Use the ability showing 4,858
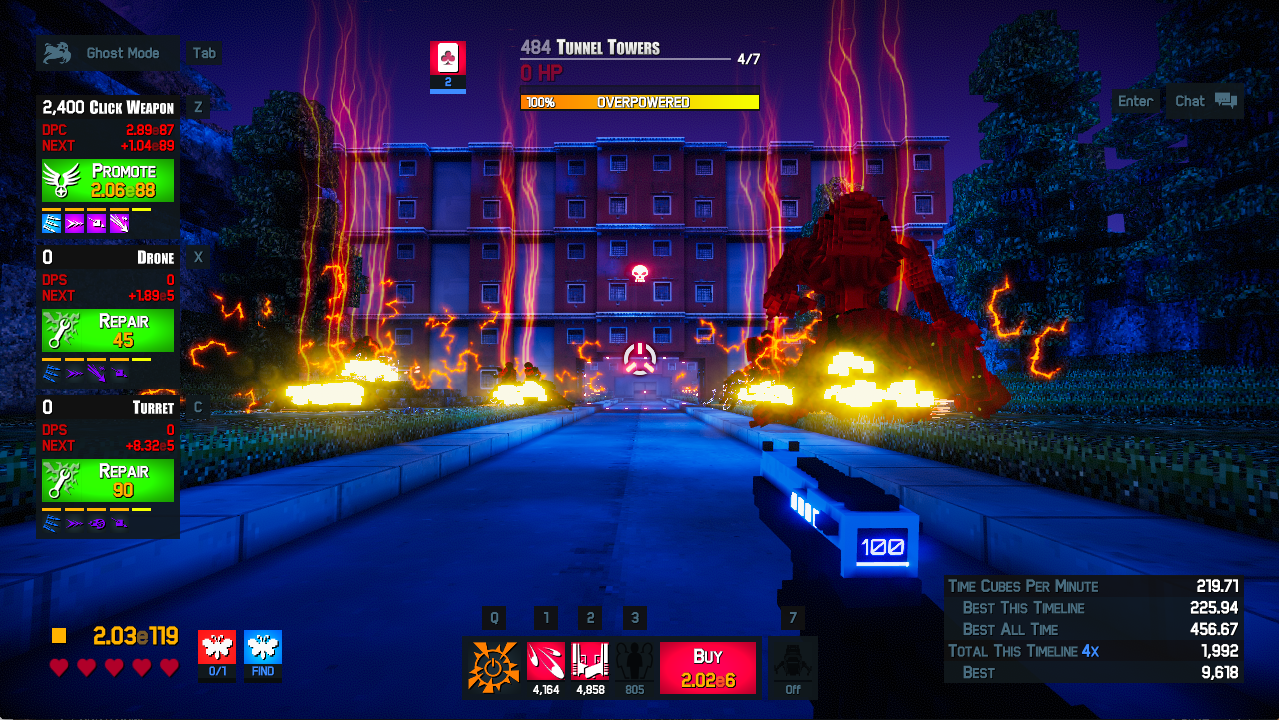The width and height of the screenshot is (1279, 720). [x=590, y=661]
